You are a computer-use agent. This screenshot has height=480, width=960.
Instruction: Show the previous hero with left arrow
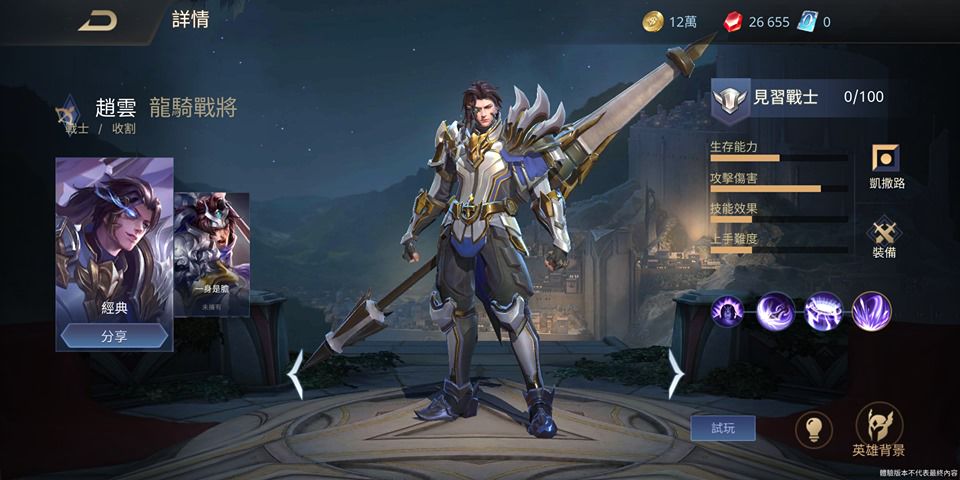[x=296, y=374]
